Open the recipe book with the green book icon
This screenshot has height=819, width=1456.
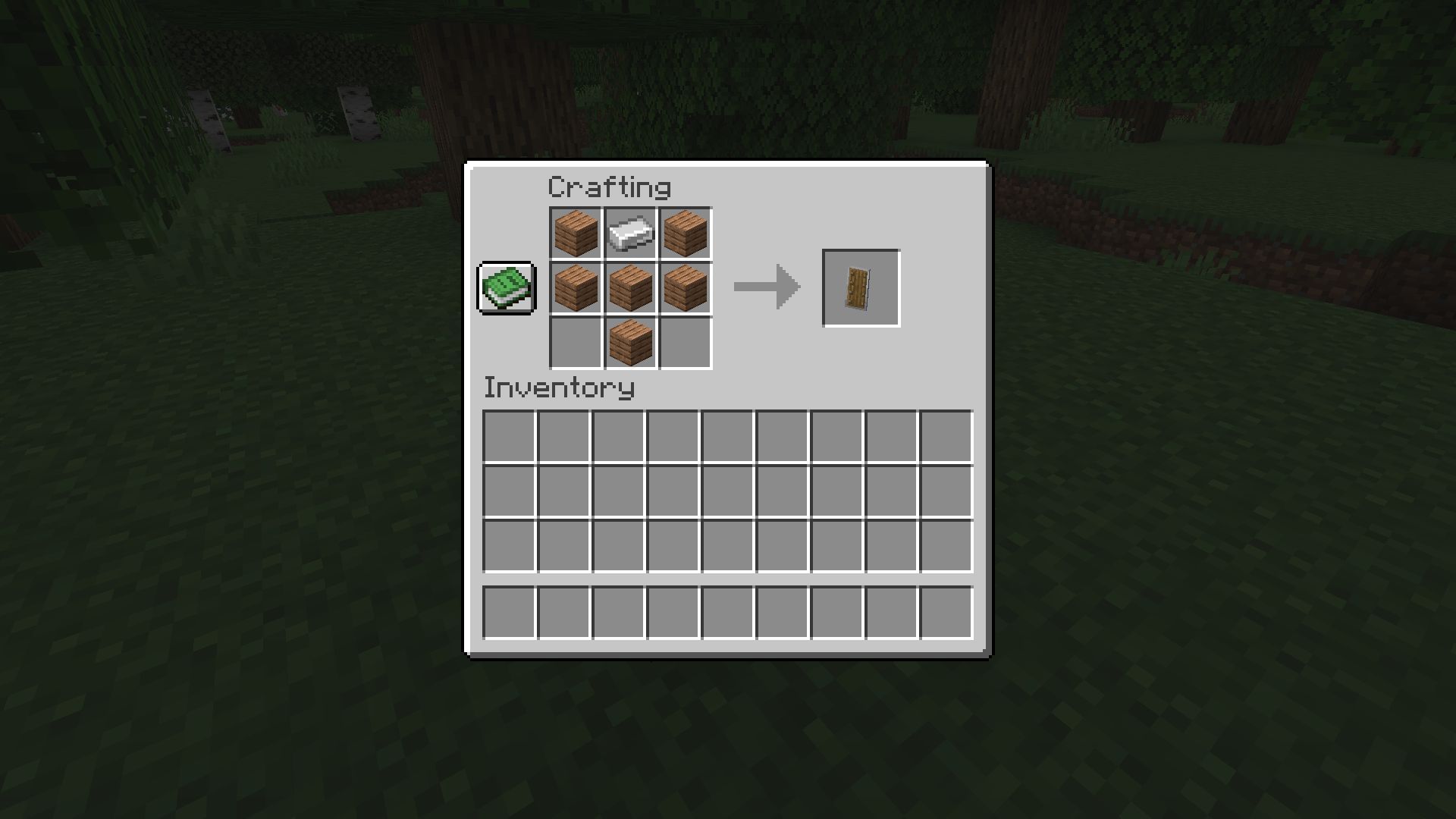pos(506,288)
